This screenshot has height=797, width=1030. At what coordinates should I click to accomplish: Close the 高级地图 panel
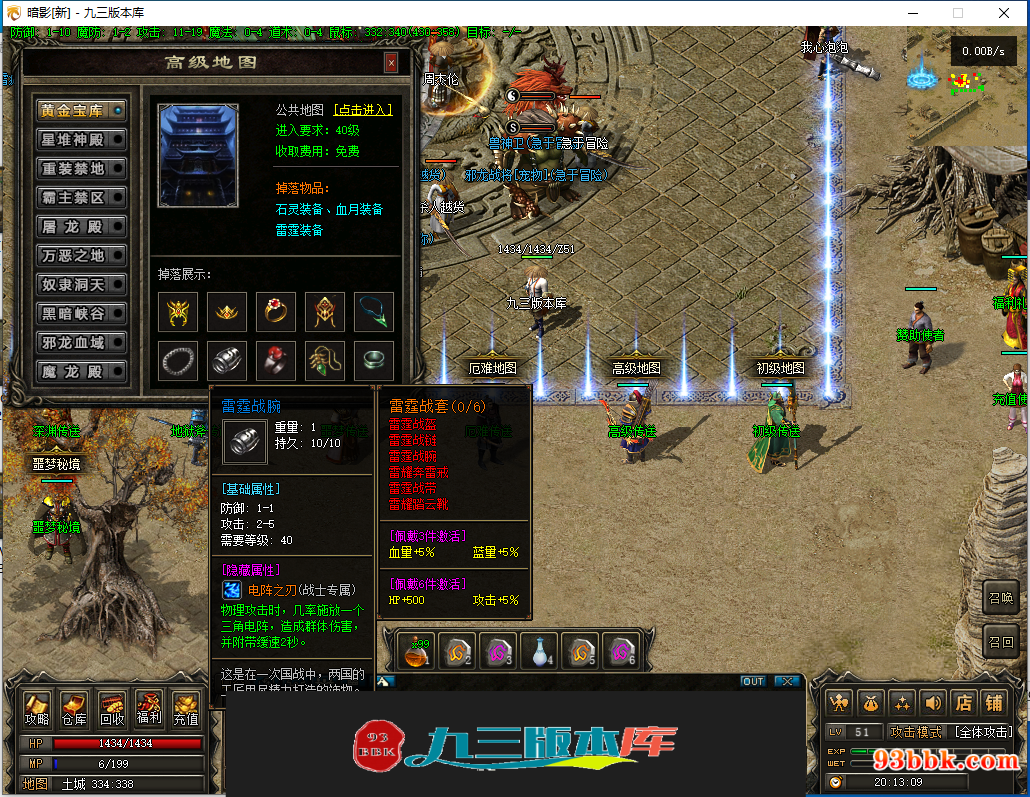(x=391, y=63)
